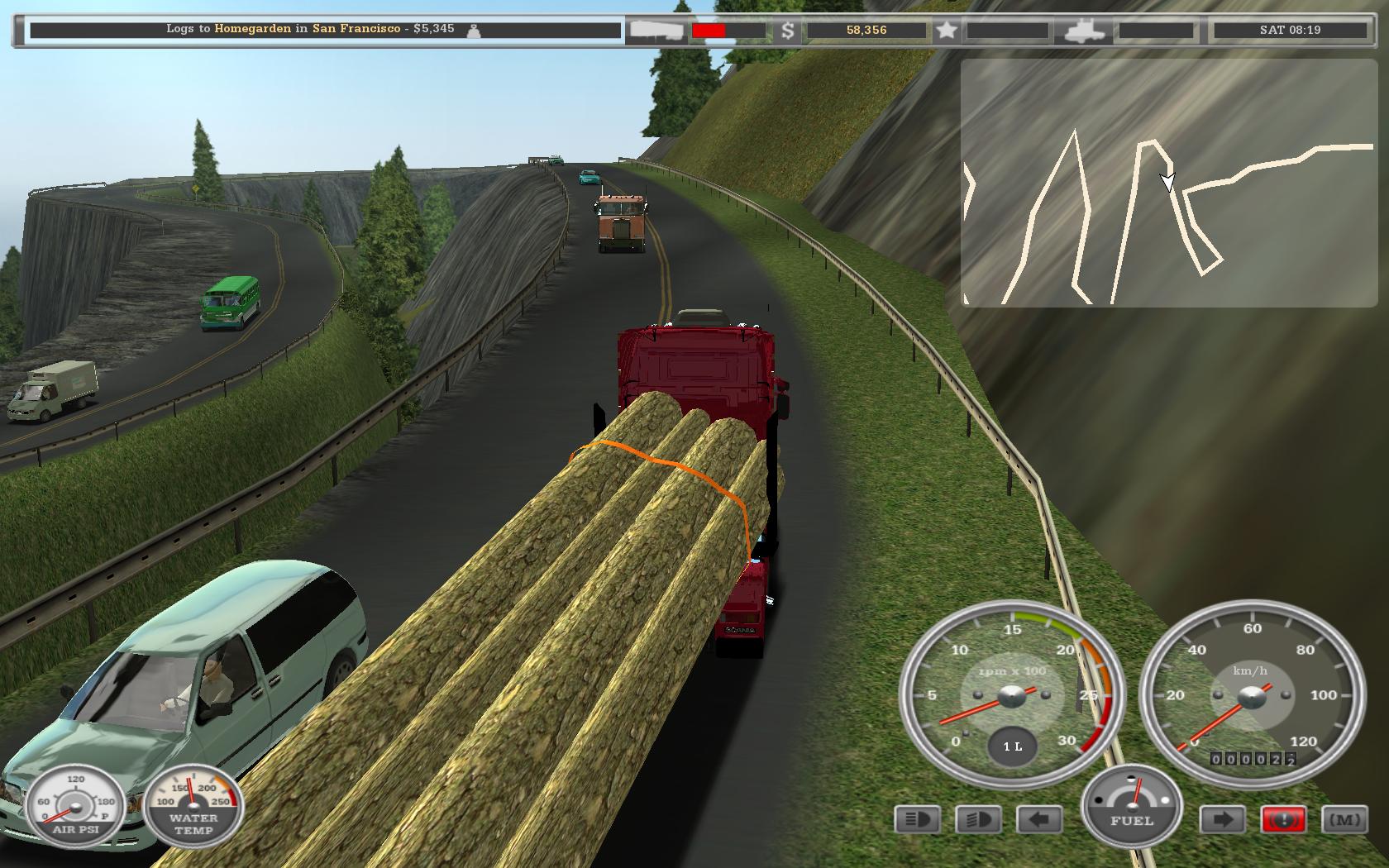
Task: Open the route minimap
Action: coord(1169,183)
